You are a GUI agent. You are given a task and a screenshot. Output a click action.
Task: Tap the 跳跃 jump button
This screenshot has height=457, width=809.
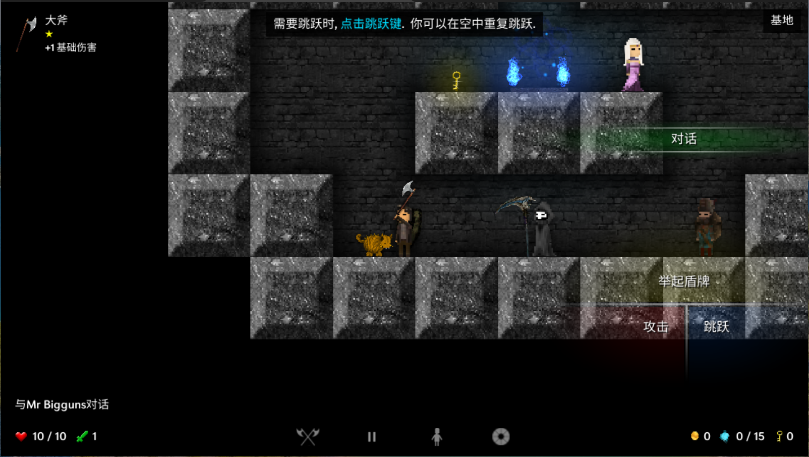click(x=717, y=326)
